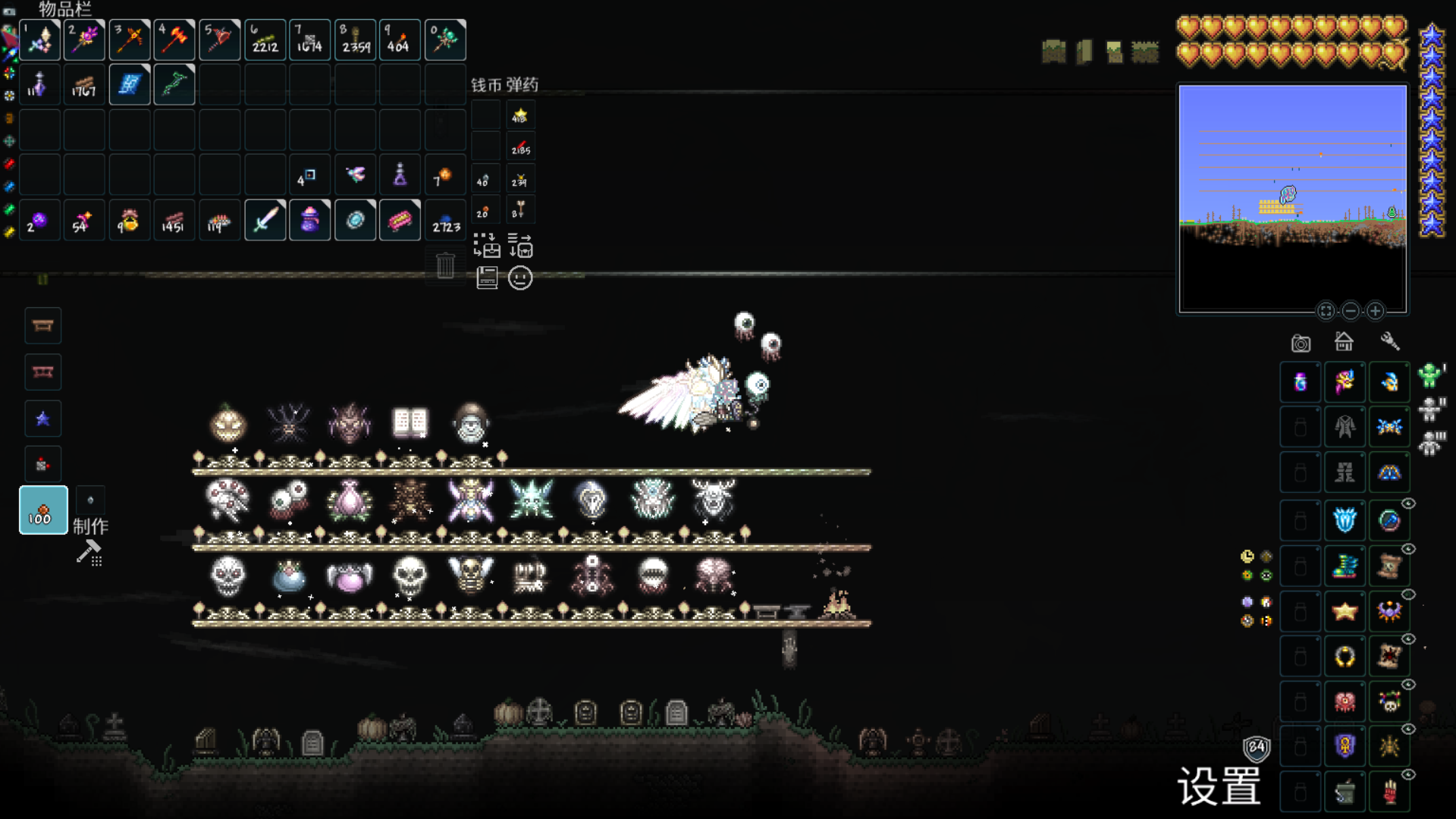The image size is (1456, 819).
Task: Choose the wooden workbench crafting recipe
Action: point(43,326)
